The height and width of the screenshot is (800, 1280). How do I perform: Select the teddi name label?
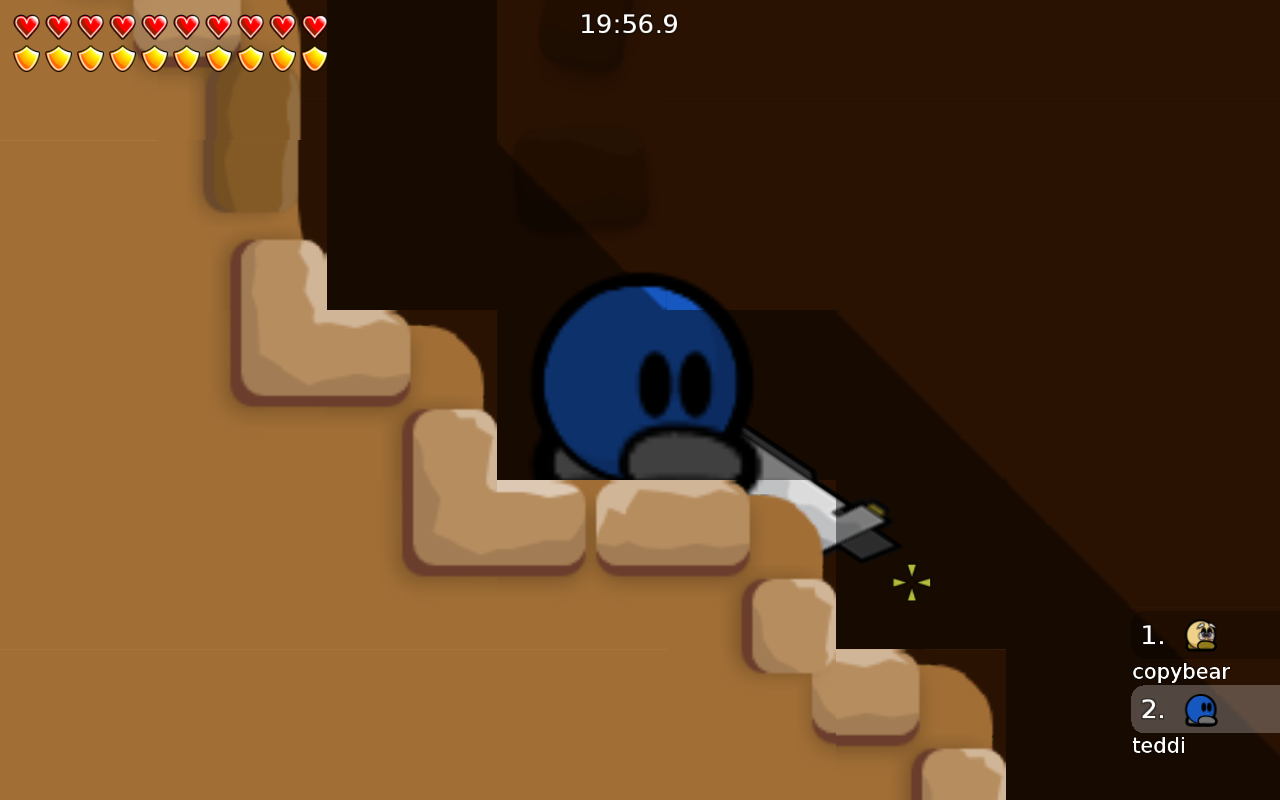(x=1158, y=745)
